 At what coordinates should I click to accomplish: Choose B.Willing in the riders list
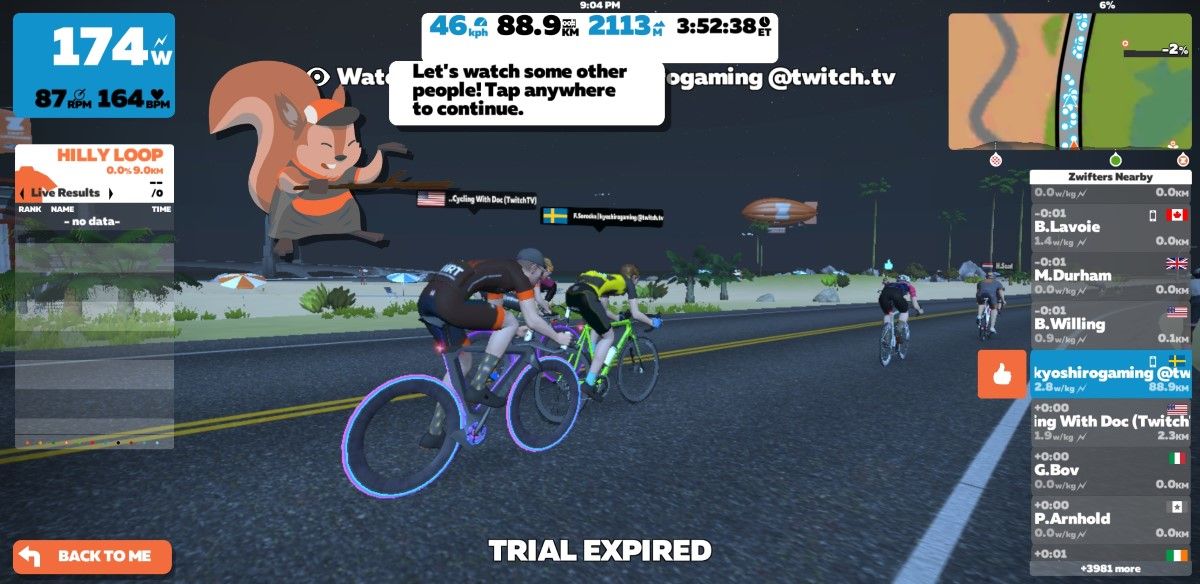(x=1110, y=324)
